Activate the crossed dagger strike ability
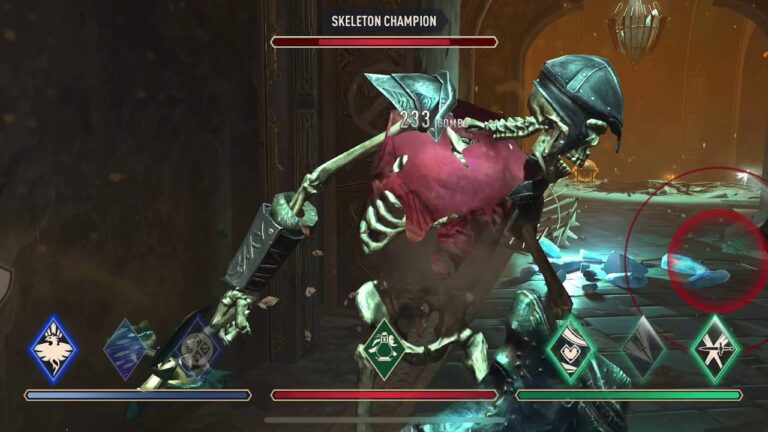Image resolution: width=768 pixels, height=432 pixels. (716, 349)
